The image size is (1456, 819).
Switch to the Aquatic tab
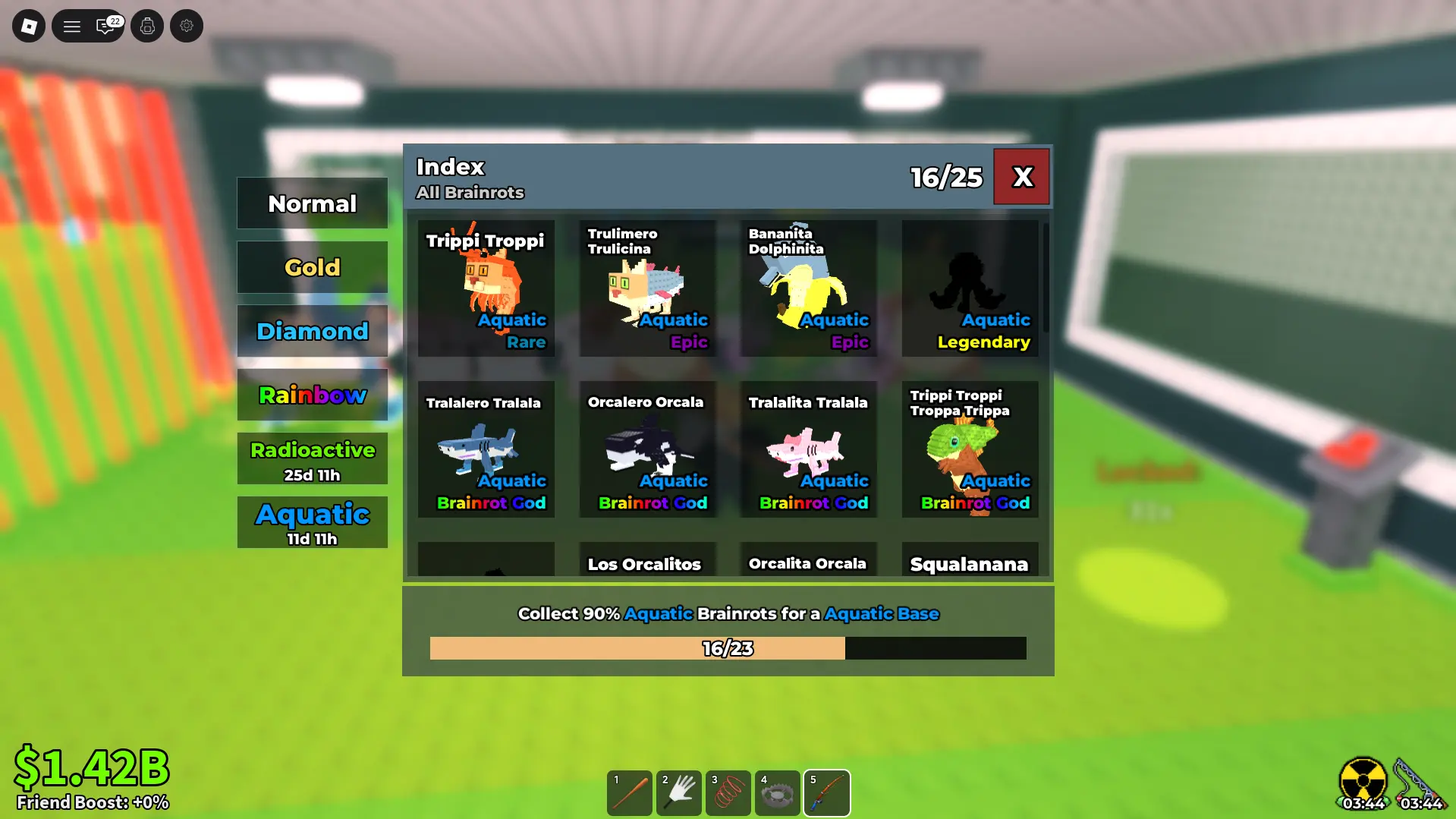point(312,522)
